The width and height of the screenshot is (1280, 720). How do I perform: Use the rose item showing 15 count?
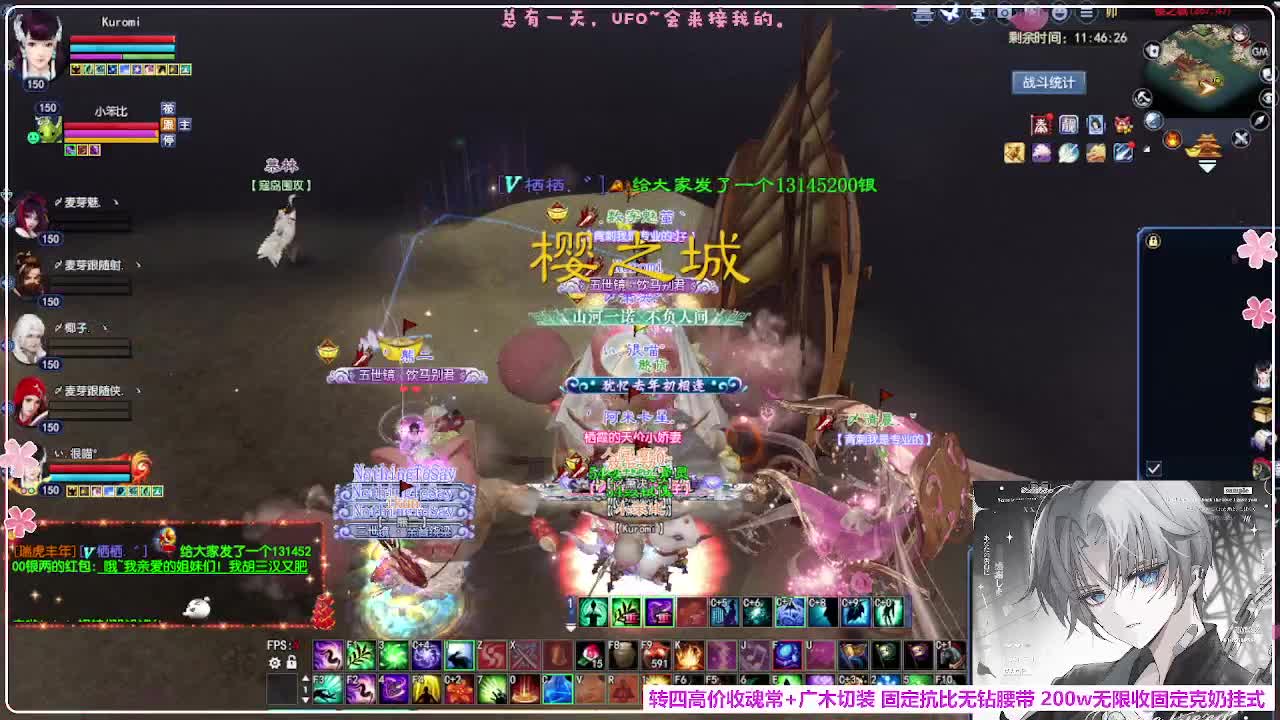click(591, 656)
